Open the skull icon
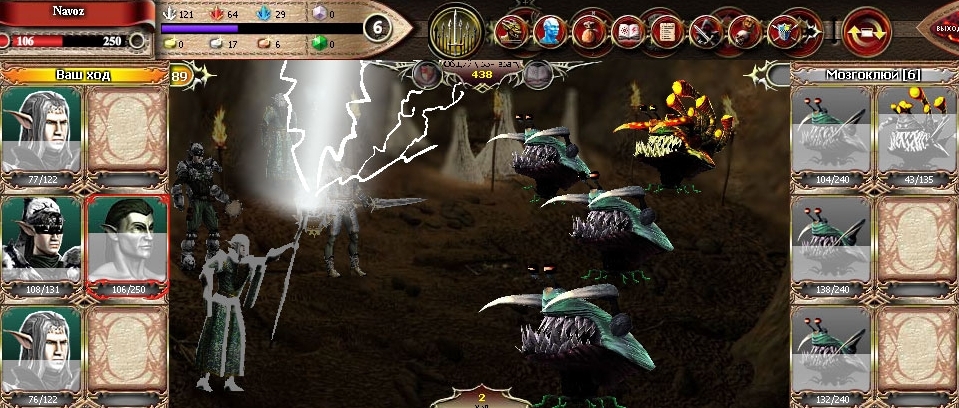Screen dimensions: 959x408 (743, 31)
